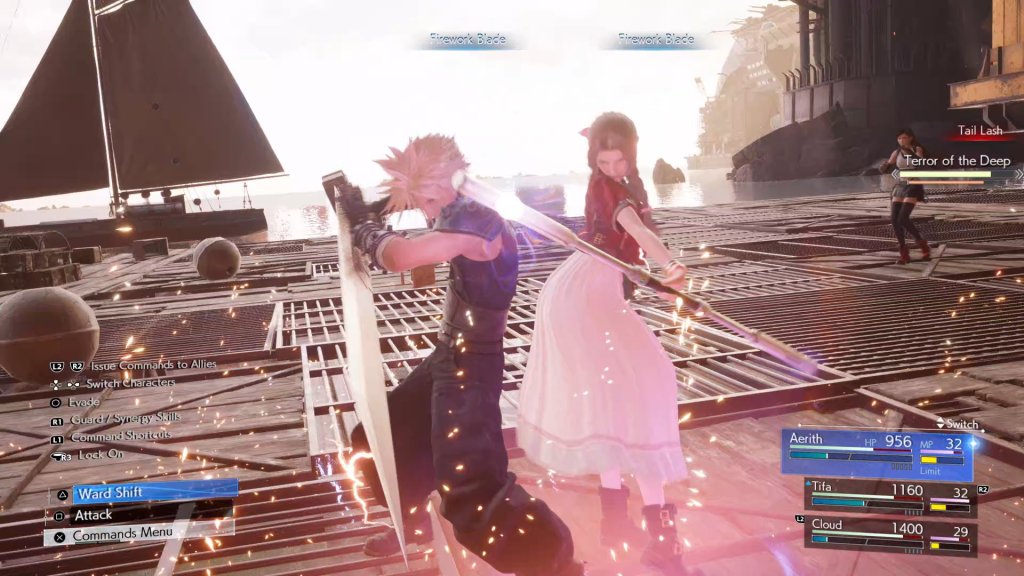Choose the Attack command
The width and height of the screenshot is (1024, 576).
pos(140,514)
